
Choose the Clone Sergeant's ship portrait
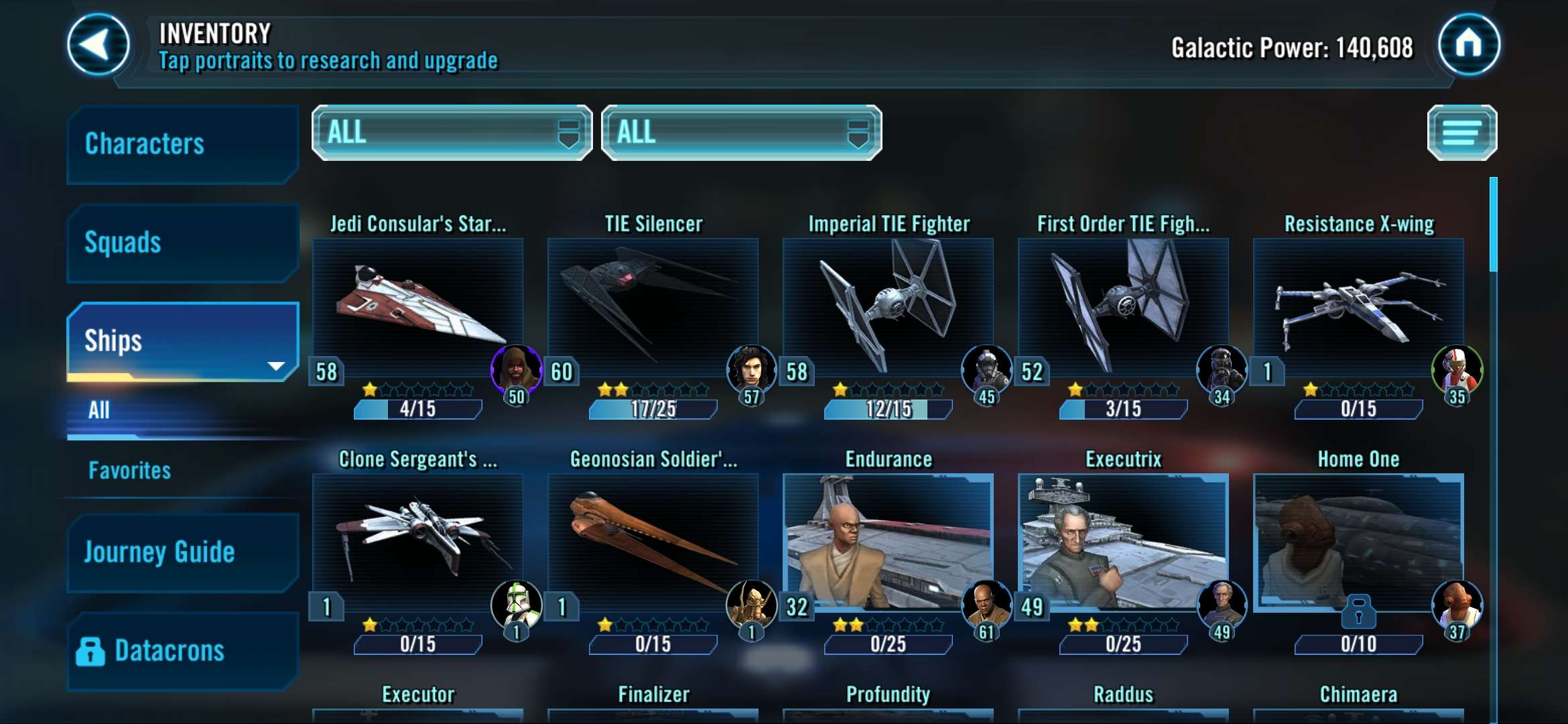click(x=417, y=542)
